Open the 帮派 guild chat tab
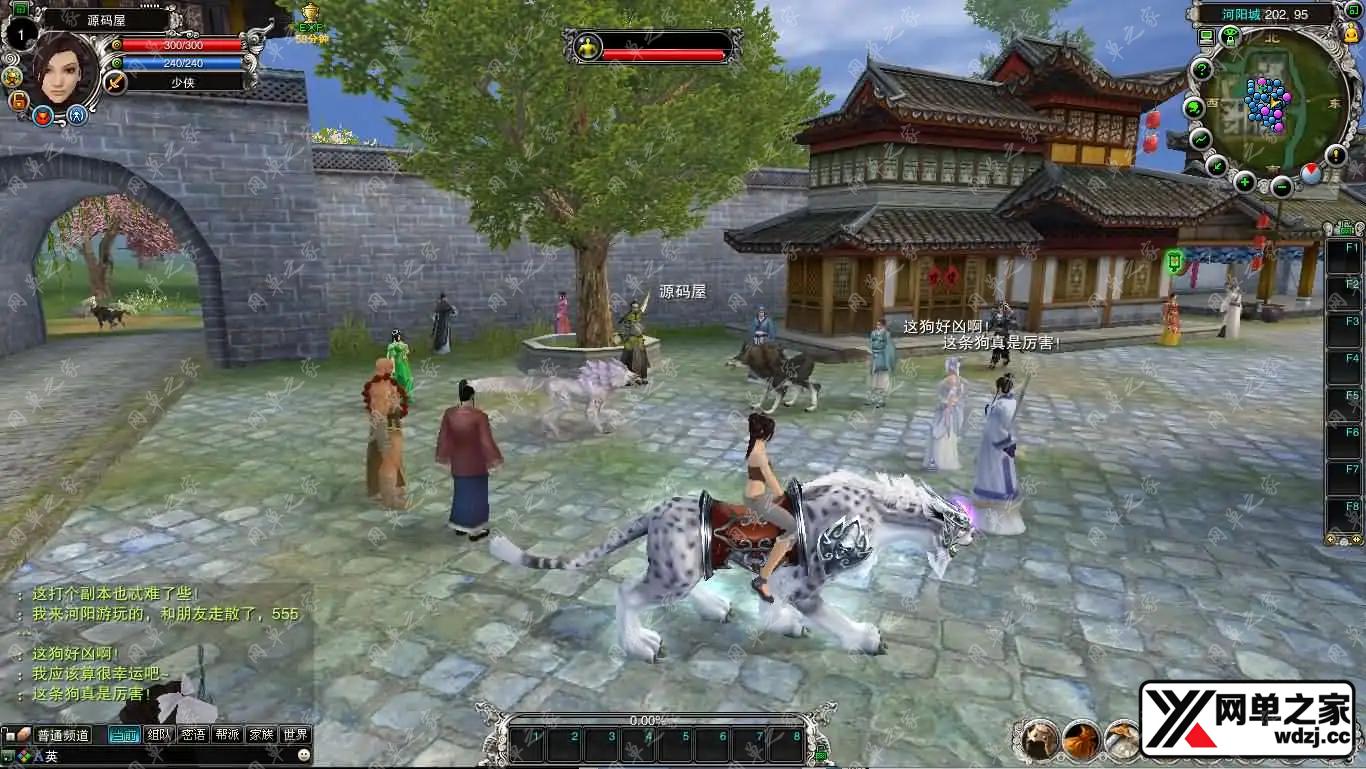Image resolution: width=1366 pixels, height=769 pixels. [227, 735]
